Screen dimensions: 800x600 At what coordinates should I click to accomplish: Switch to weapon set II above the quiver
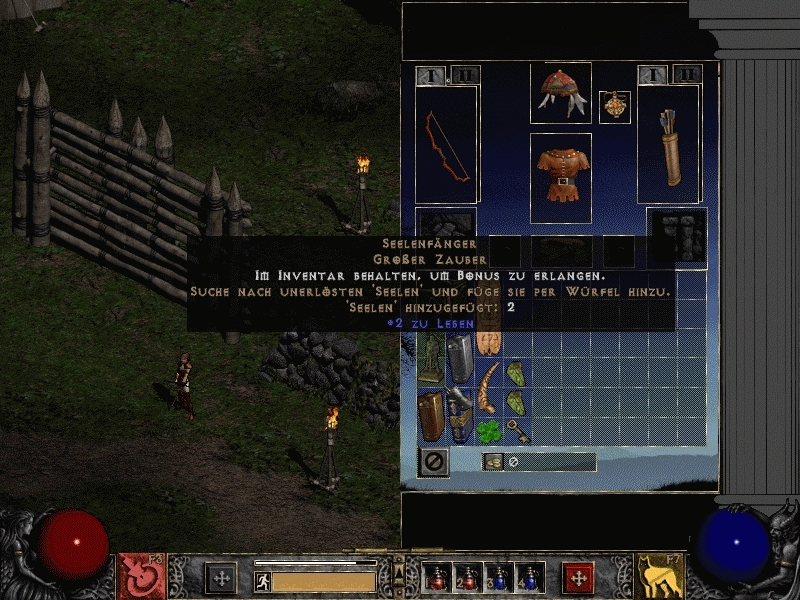686,74
